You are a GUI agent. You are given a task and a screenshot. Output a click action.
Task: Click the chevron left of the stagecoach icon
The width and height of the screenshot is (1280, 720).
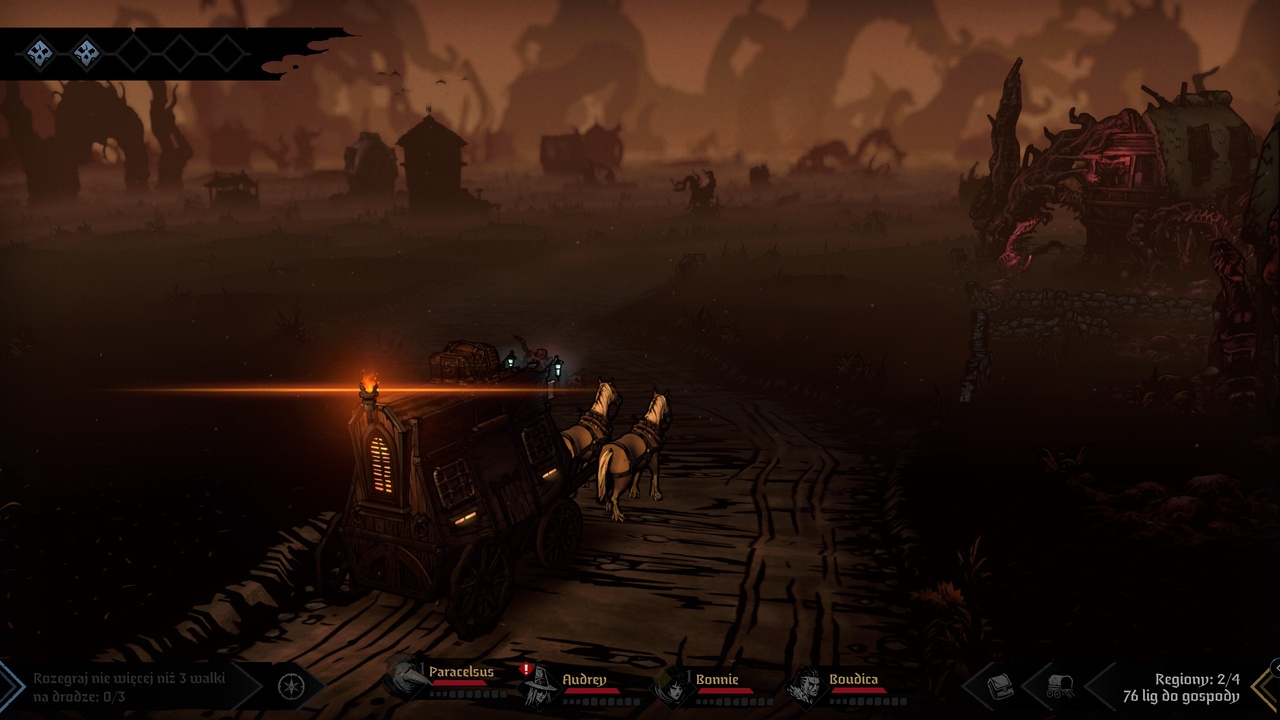click(1029, 686)
